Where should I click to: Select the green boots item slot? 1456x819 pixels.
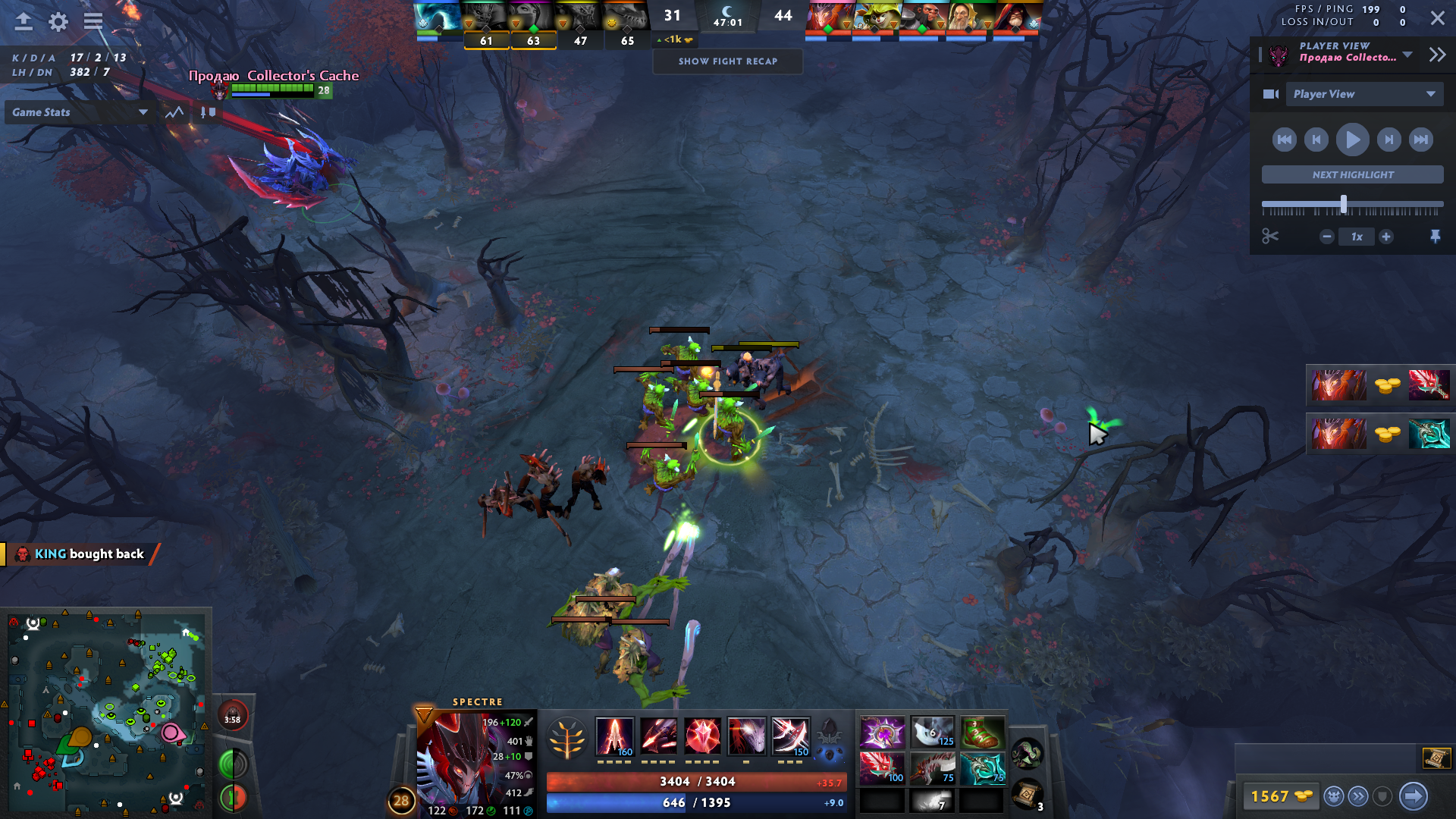point(982,733)
